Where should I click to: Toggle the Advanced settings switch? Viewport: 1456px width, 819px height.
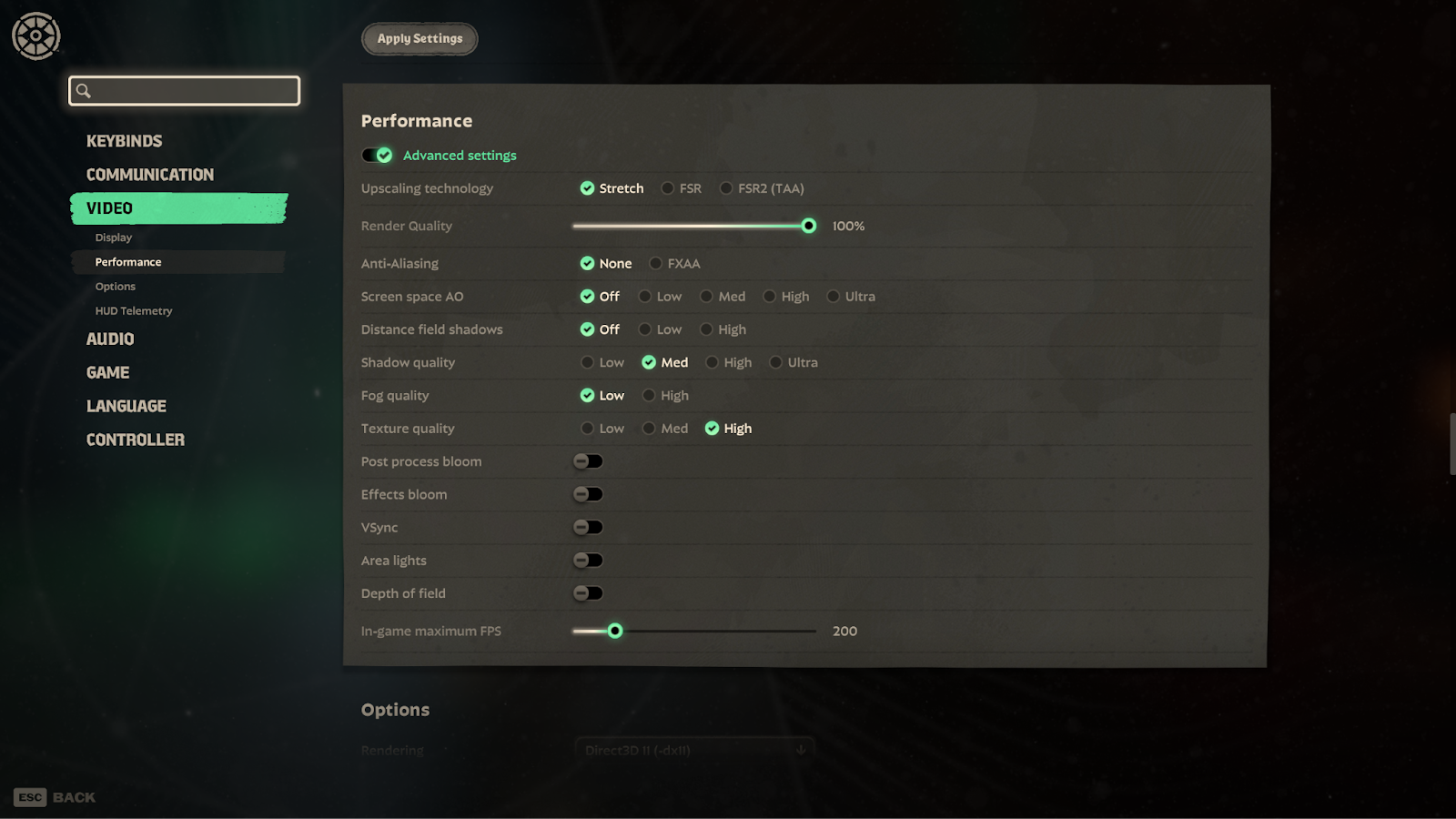click(378, 156)
